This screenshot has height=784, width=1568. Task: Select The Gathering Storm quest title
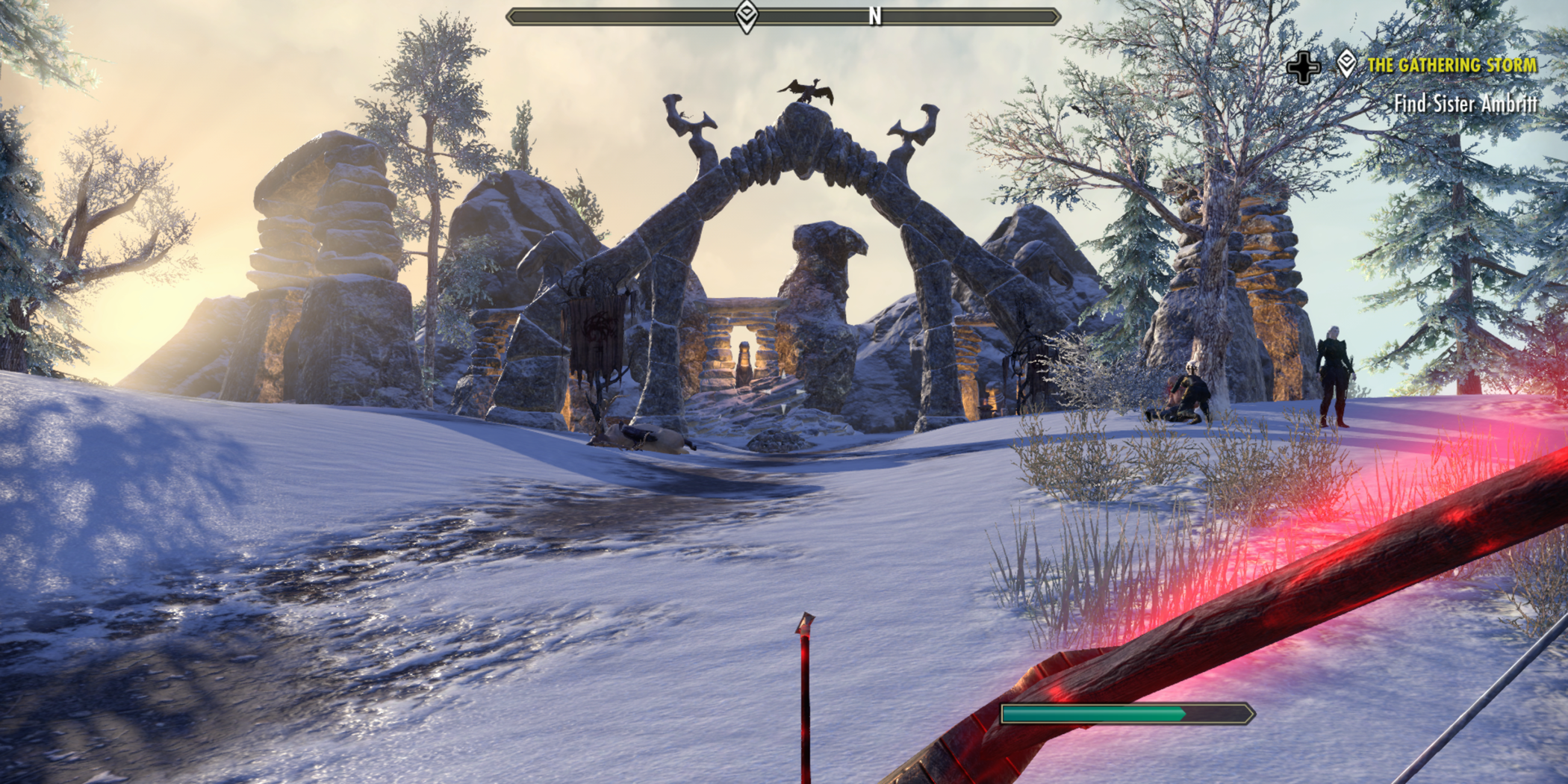pyautogui.click(x=1452, y=66)
